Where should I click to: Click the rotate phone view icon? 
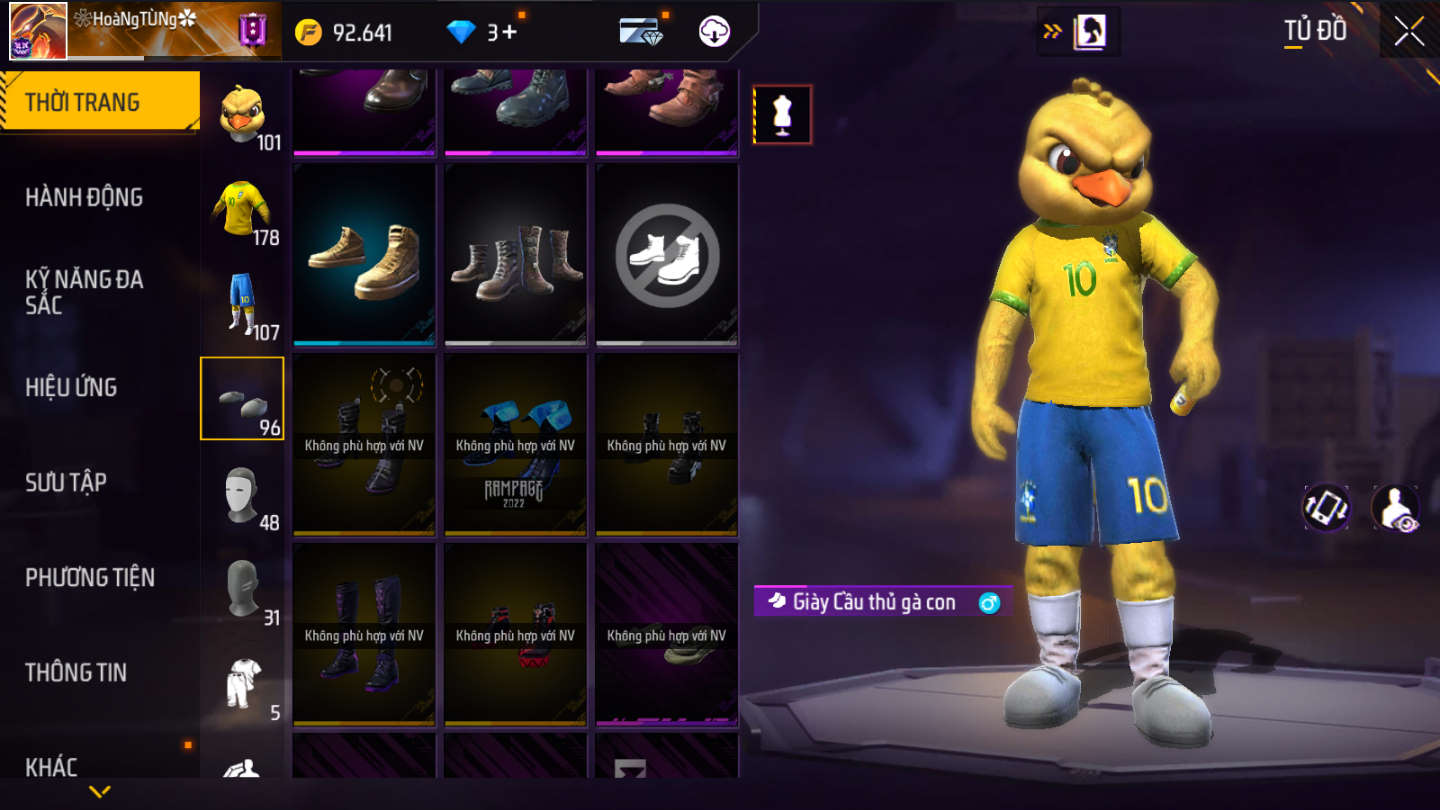1326,508
